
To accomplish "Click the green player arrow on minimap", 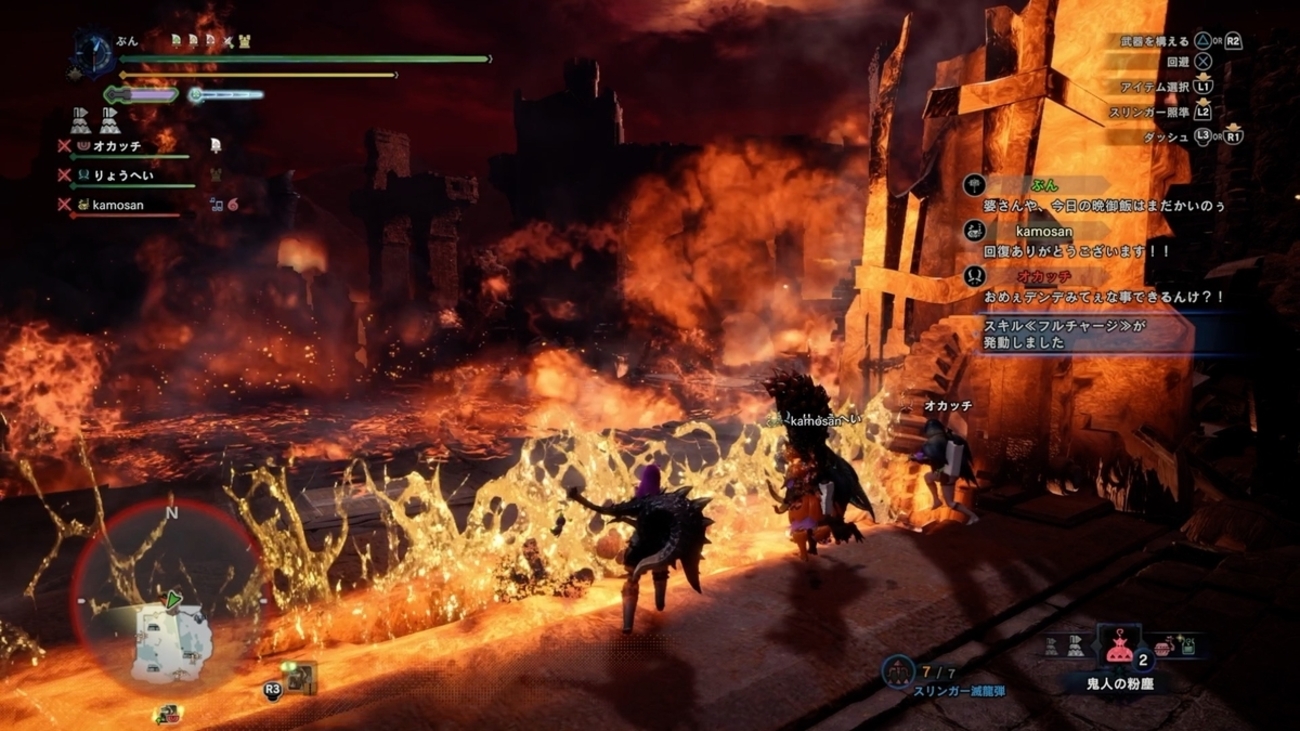I will [174, 600].
